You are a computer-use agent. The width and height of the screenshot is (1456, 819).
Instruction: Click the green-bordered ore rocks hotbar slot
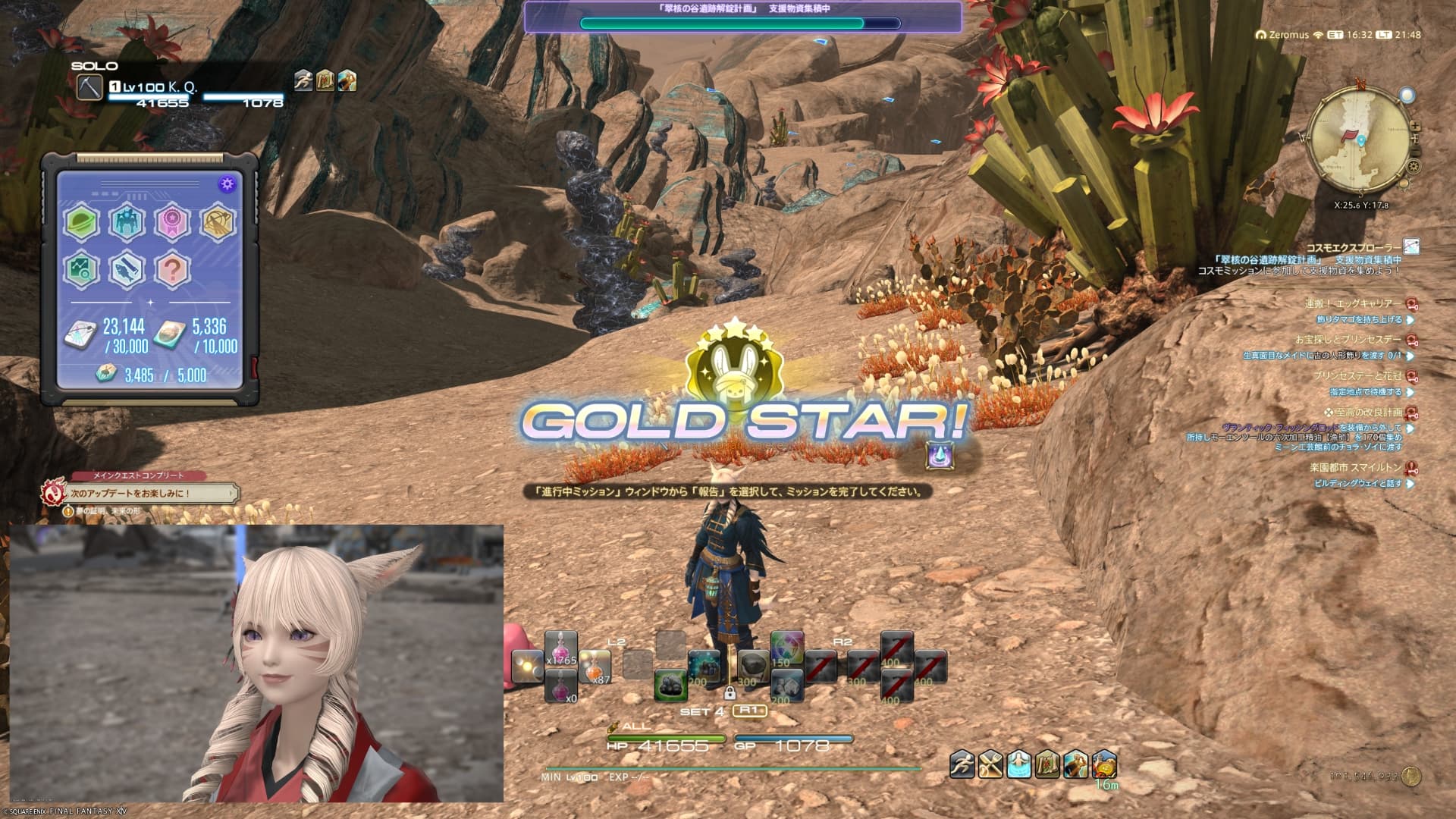(x=670, y=685)
